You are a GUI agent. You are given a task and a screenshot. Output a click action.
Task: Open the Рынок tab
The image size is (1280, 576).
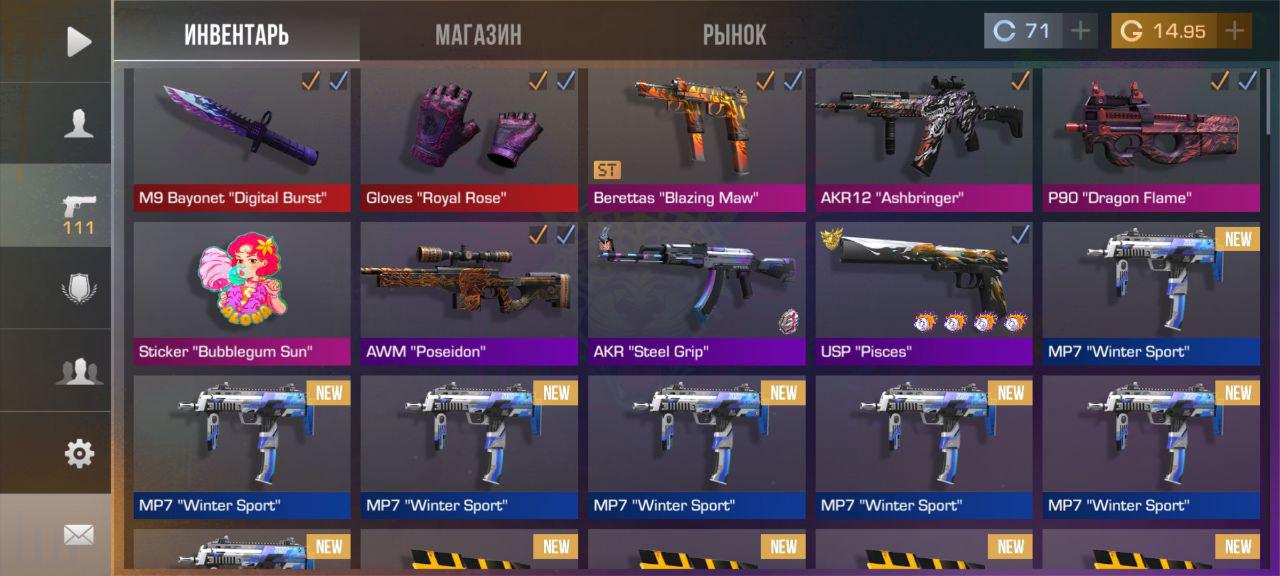point(734,35)
